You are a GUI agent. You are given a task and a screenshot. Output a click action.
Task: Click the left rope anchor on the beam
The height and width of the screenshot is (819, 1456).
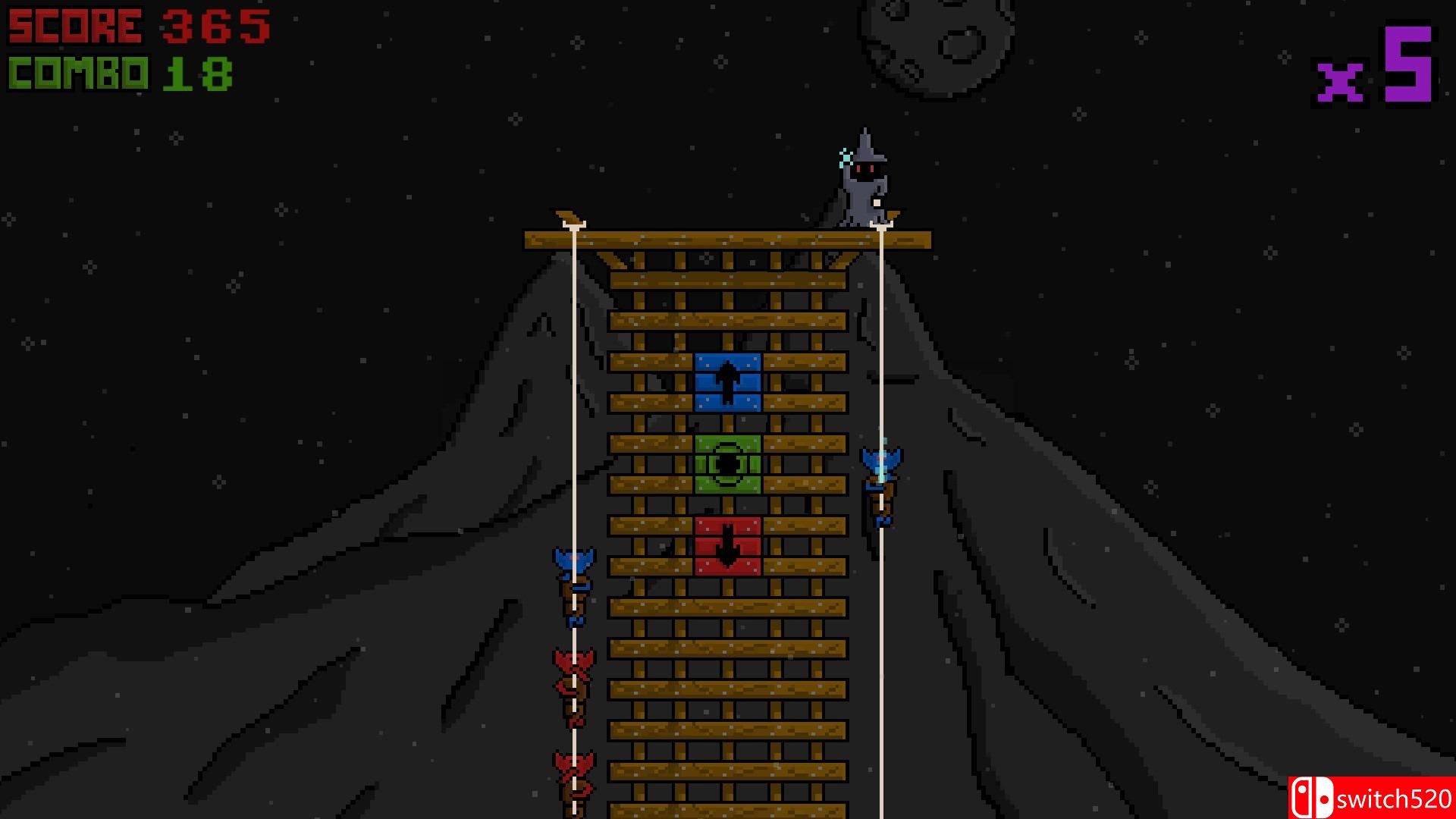574,224
